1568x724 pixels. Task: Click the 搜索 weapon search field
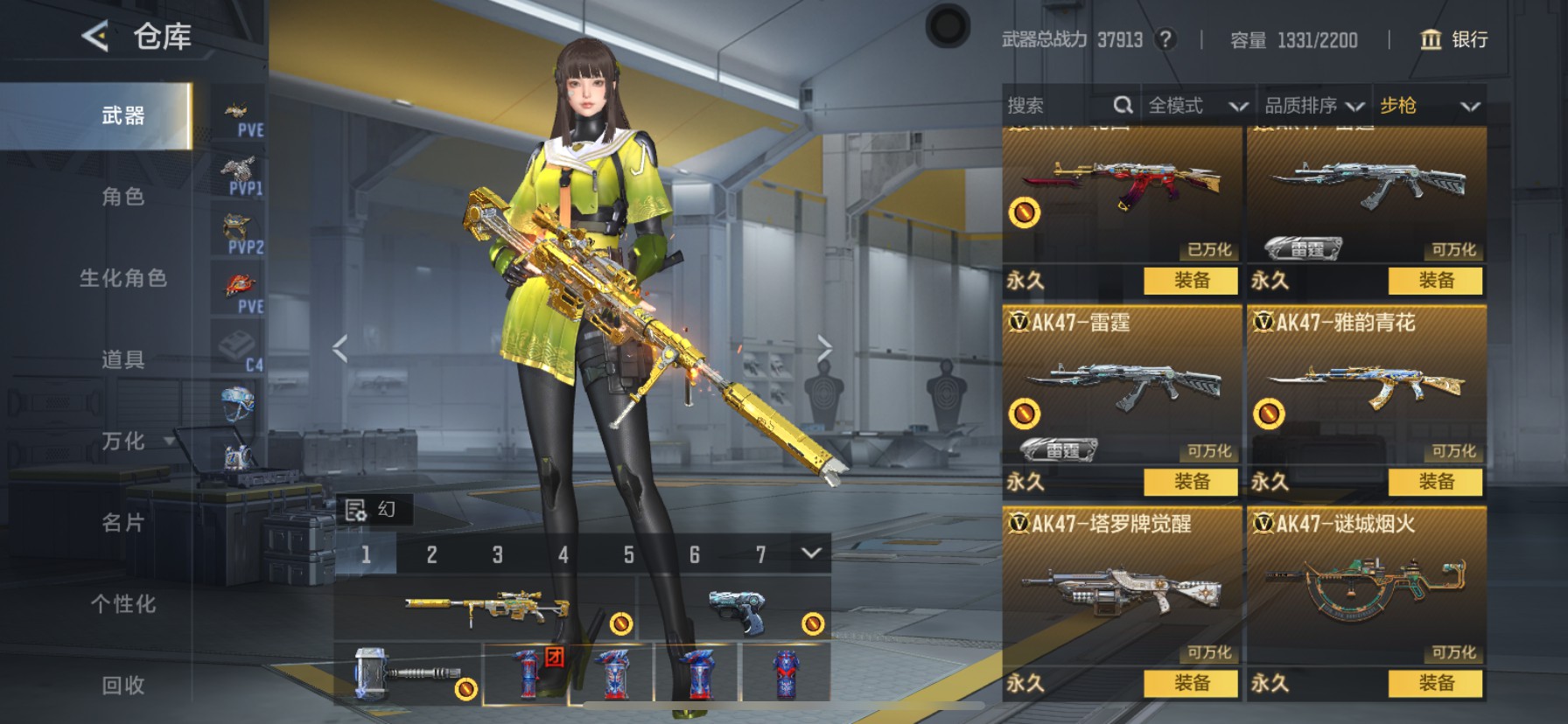pos(1060,106)
